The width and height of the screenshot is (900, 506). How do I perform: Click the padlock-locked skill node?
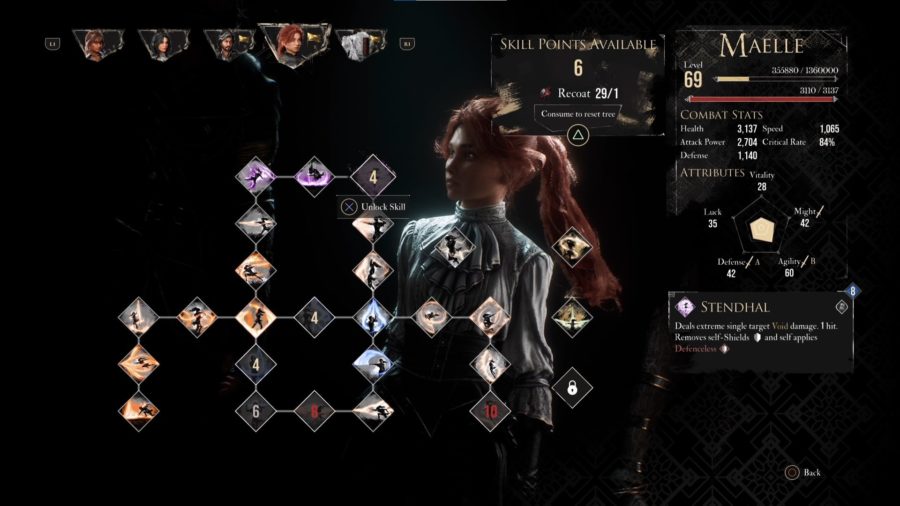point(572,386)
